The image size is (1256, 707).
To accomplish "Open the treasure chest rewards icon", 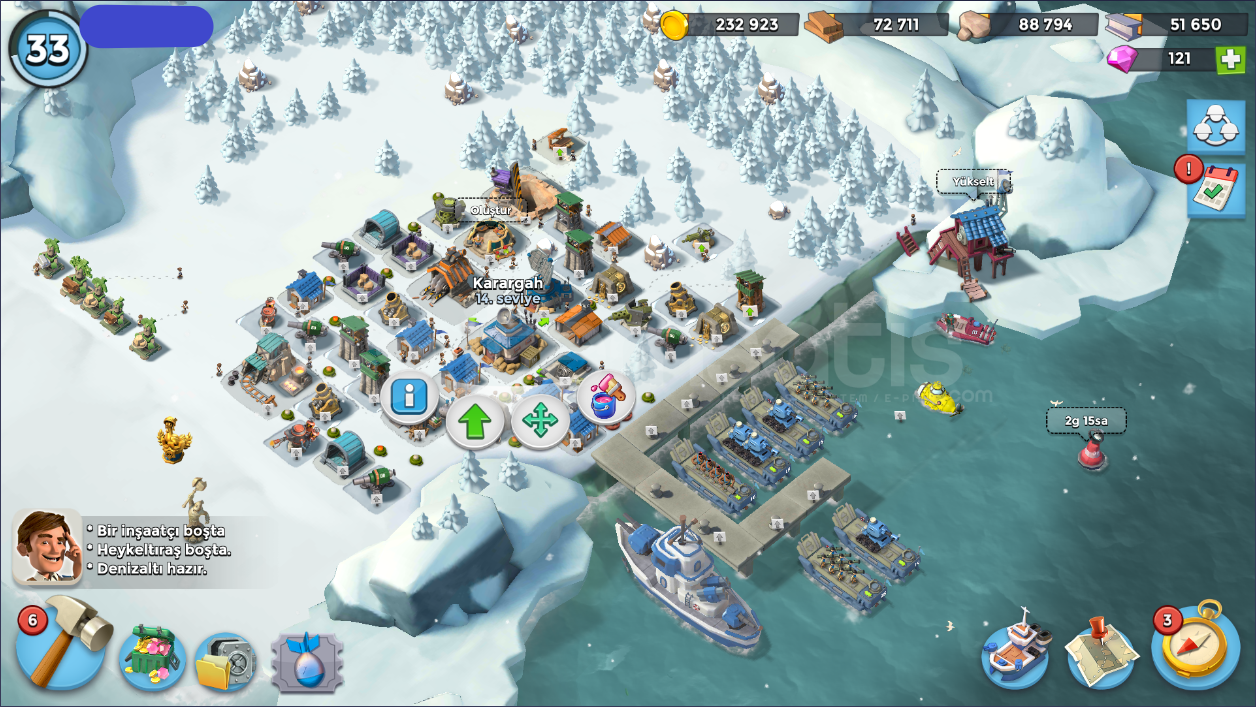I will 150,657.
